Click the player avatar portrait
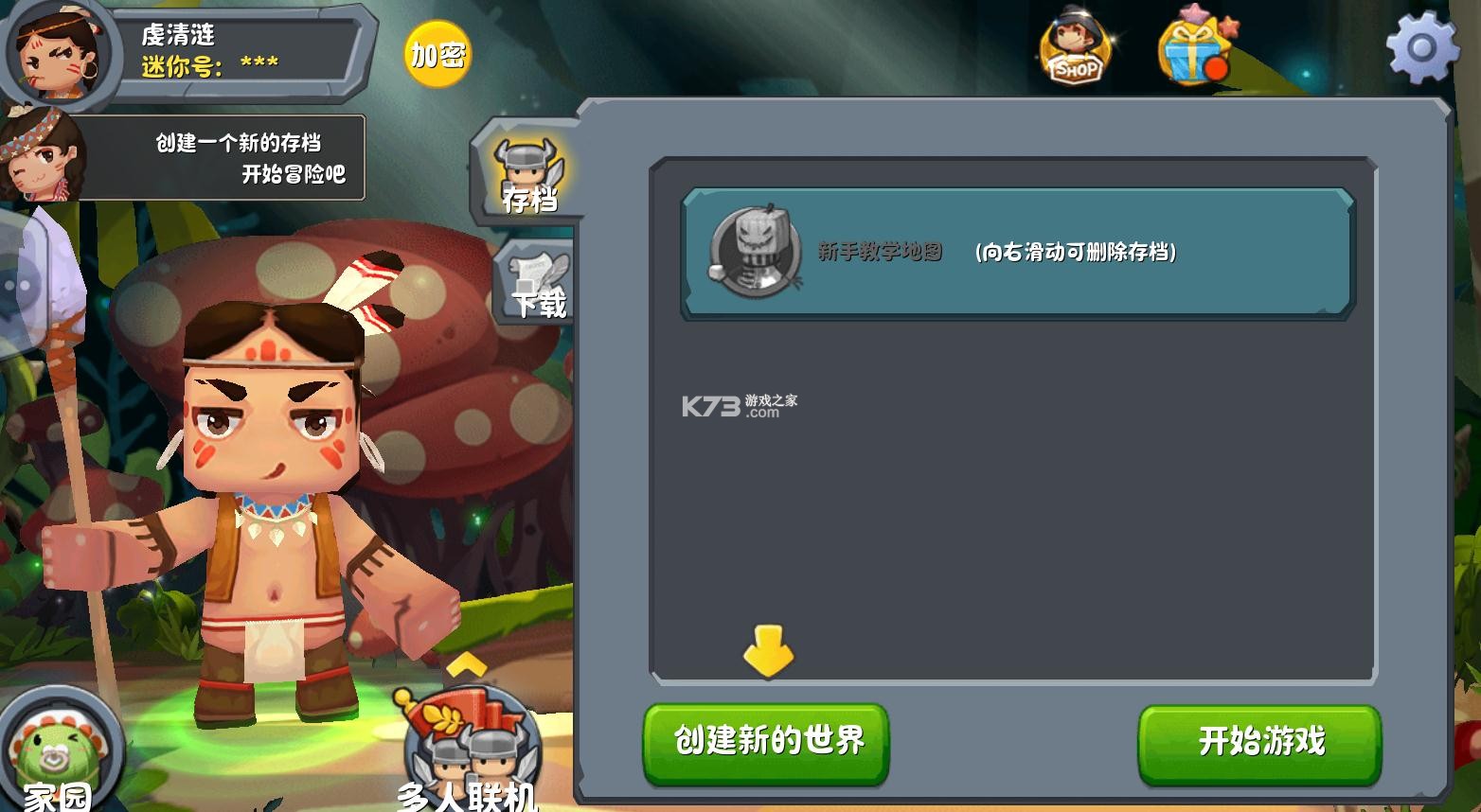 click(x=59, y=54)
